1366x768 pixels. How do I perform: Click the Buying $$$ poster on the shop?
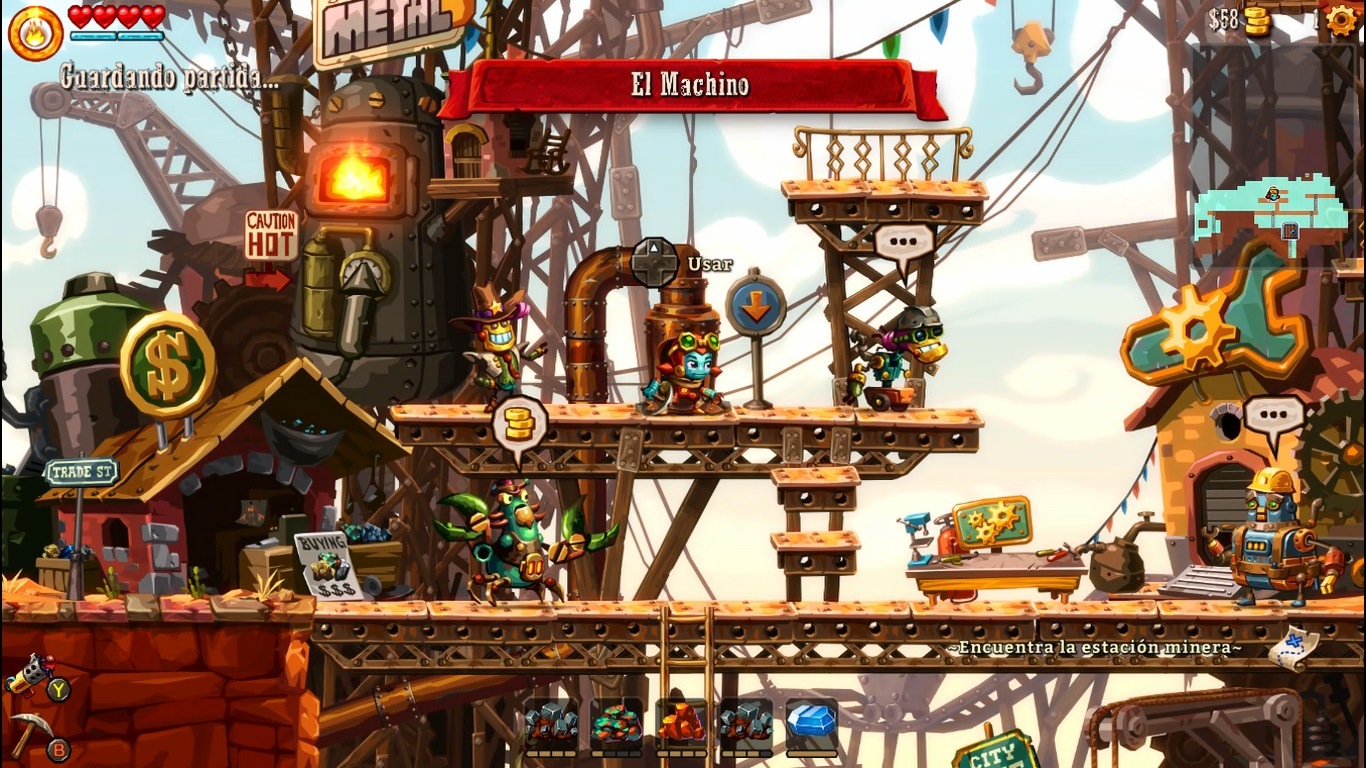tap(324, 563)
